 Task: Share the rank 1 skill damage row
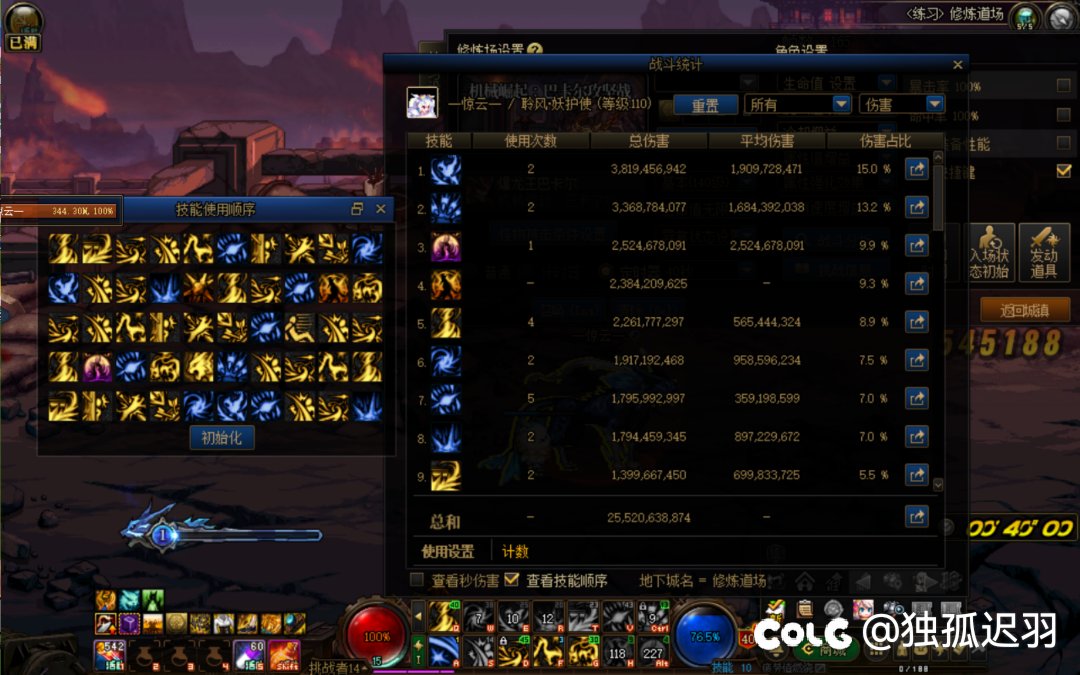[916, 170]
